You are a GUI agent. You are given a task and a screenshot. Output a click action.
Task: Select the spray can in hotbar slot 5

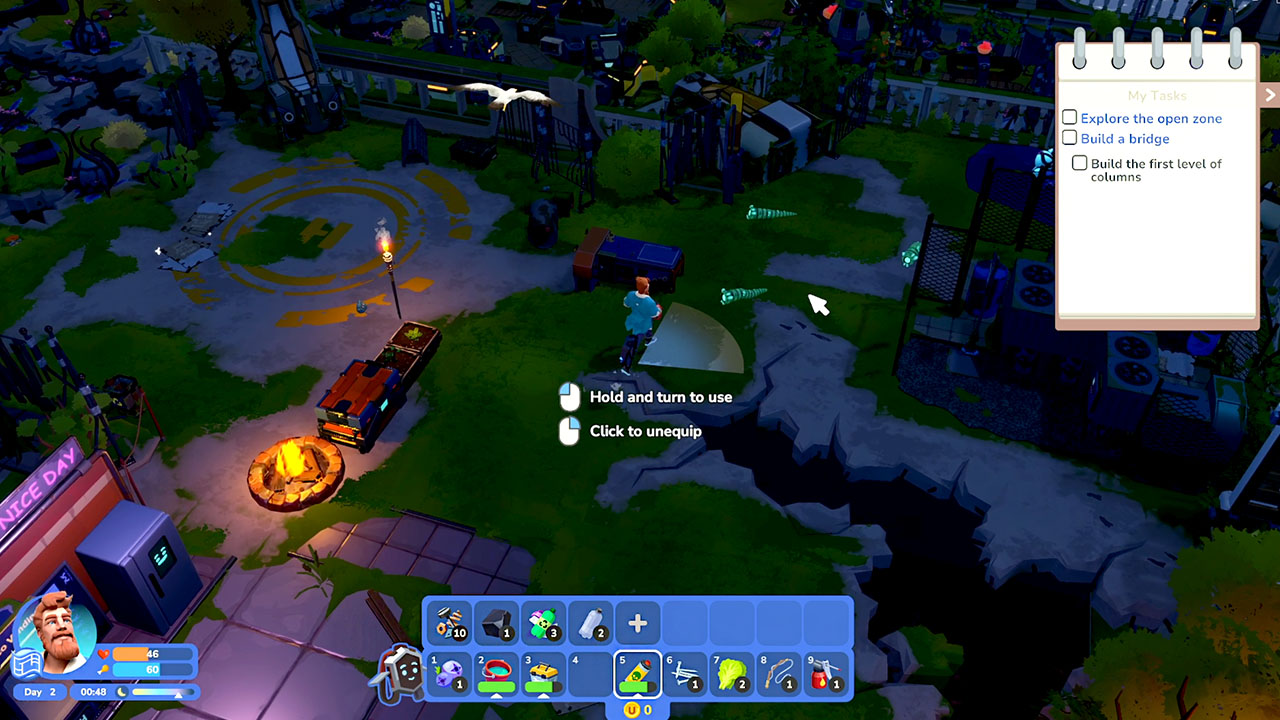pyautogui.click(x=637, y=673)
